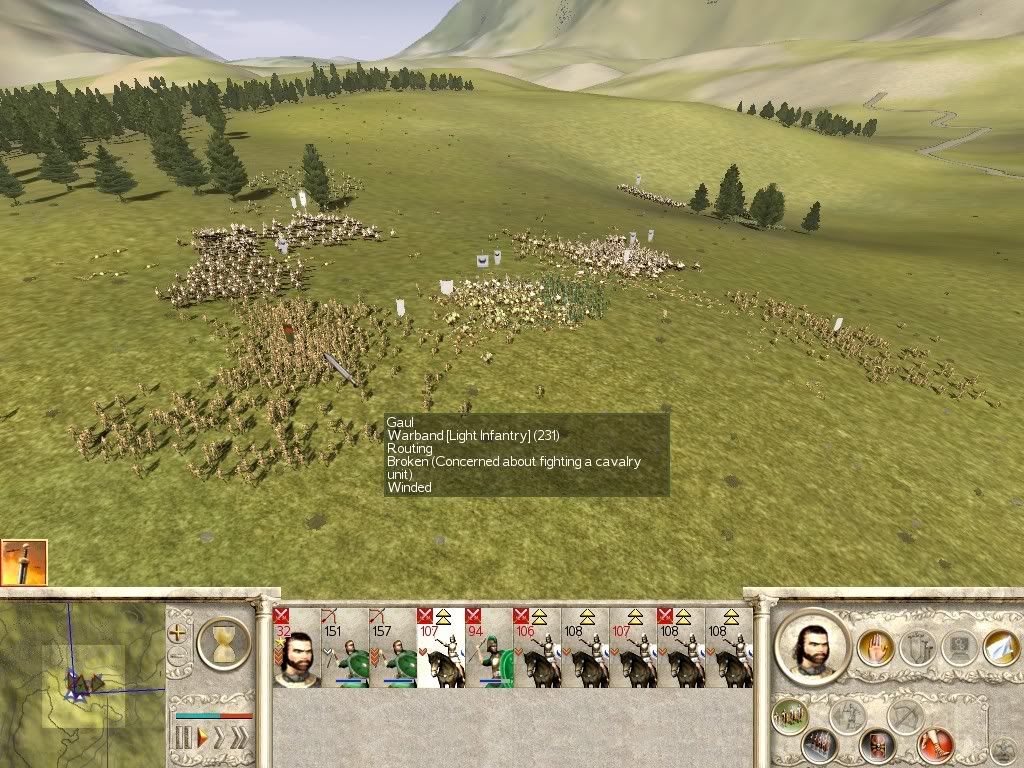The width and height of the screenshot is (1024, 768).
Task: Select the archer unit card with 151 men
Action: point(344,648)
